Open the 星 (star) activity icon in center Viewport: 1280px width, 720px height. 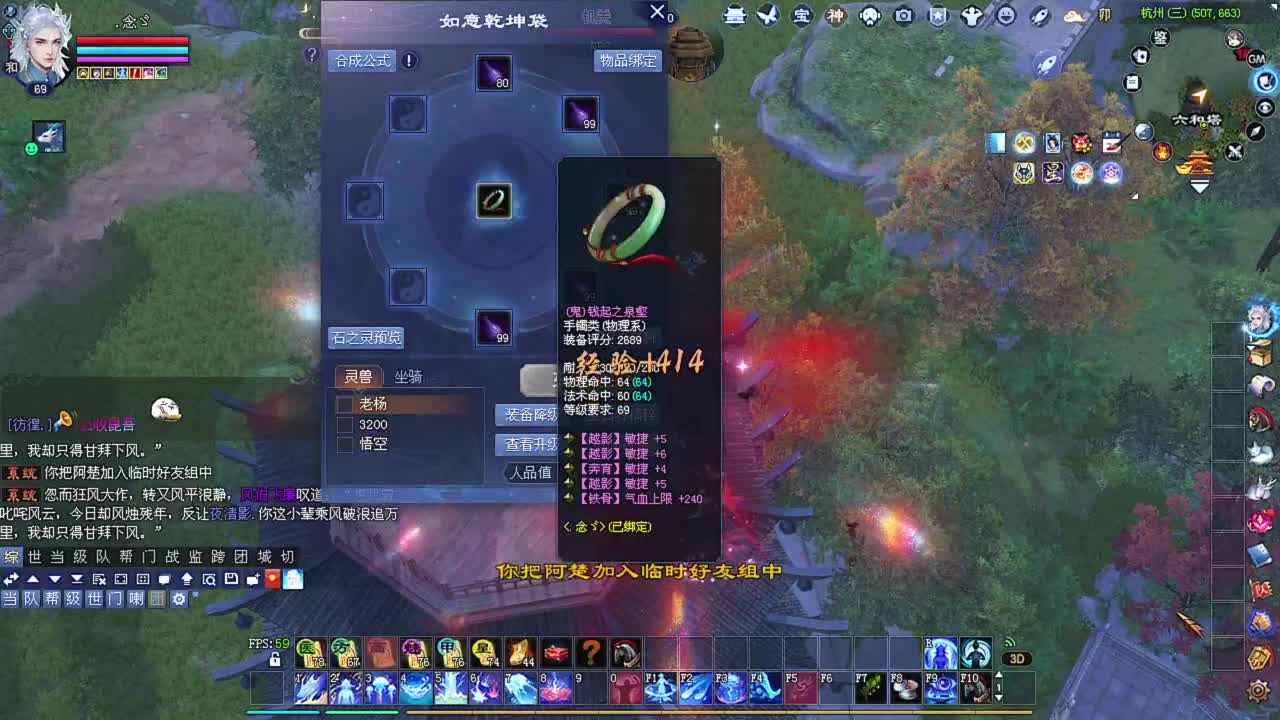(1052, 172)
